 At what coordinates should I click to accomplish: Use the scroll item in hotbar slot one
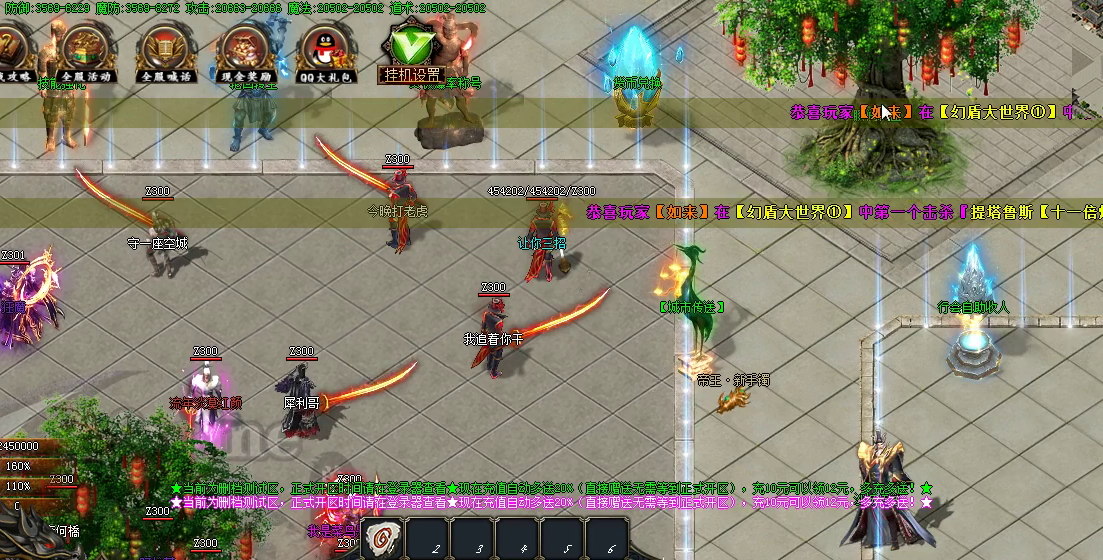[x=382, y=540]
